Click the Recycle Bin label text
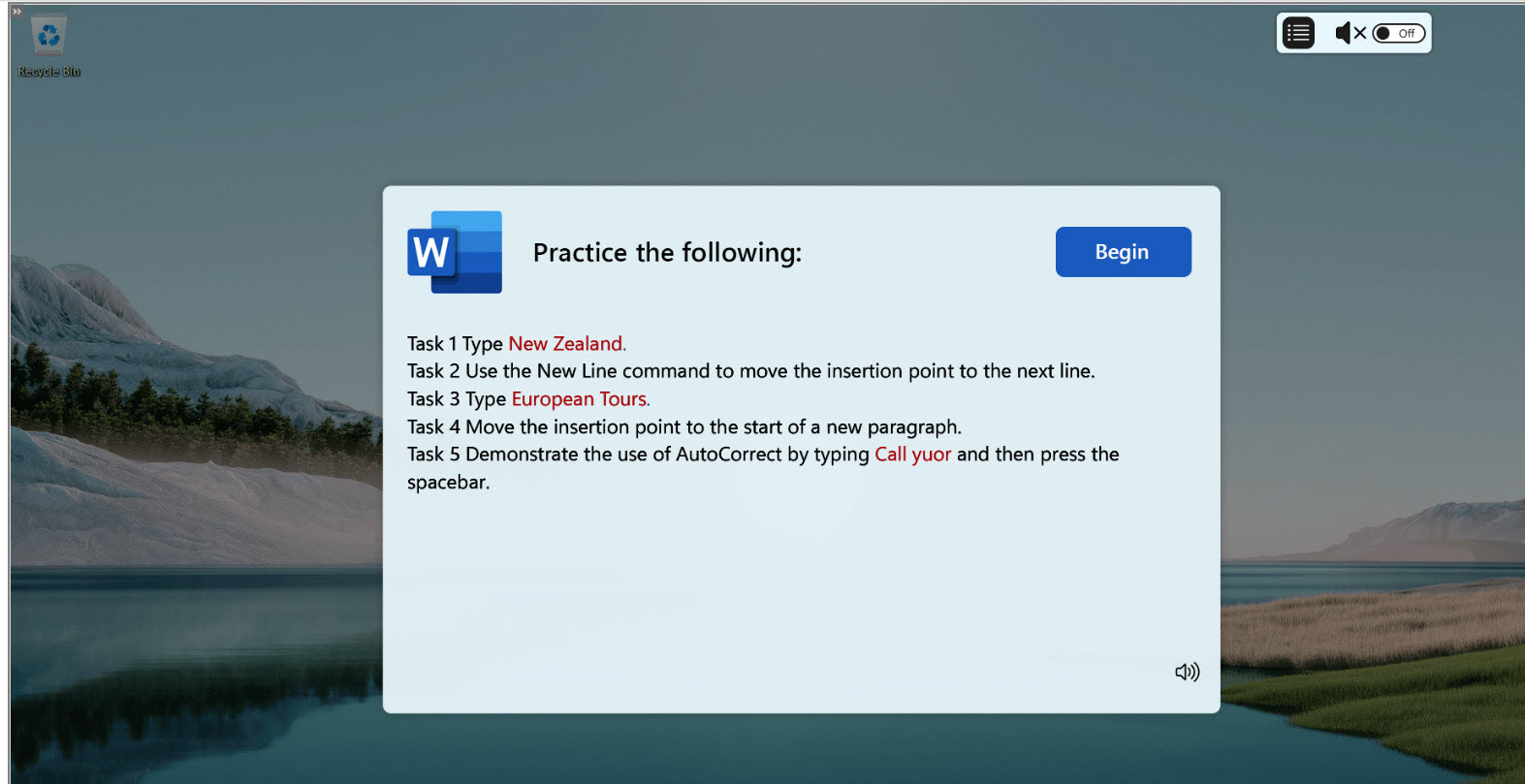 point(48,70)
